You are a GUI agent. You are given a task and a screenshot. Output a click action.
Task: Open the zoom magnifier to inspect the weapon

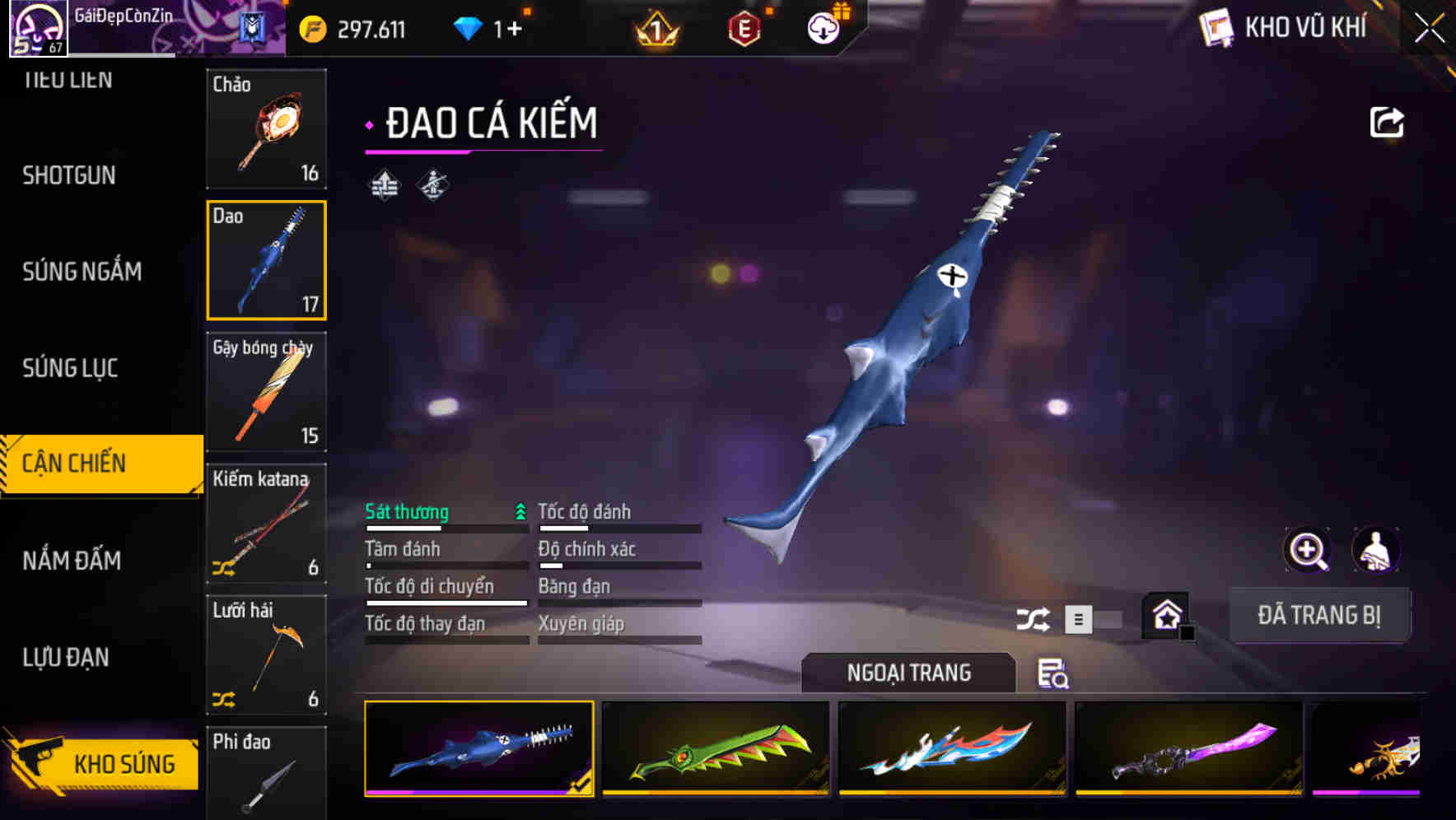pyautogui.click(x=1307, y=550)
